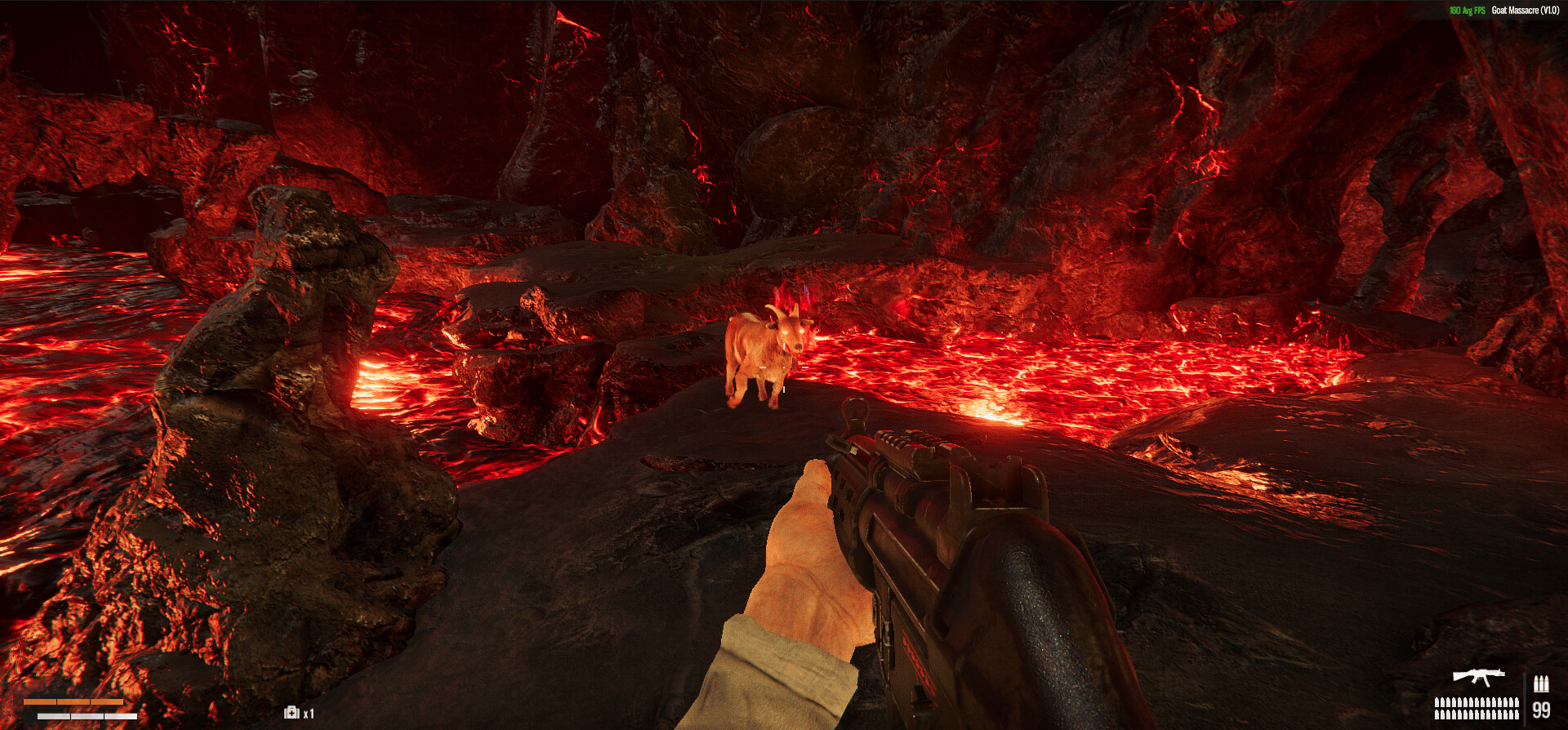1568x730 pixels.
Task: Click the submachine gun weapon icon
Action: (1478, 677)
